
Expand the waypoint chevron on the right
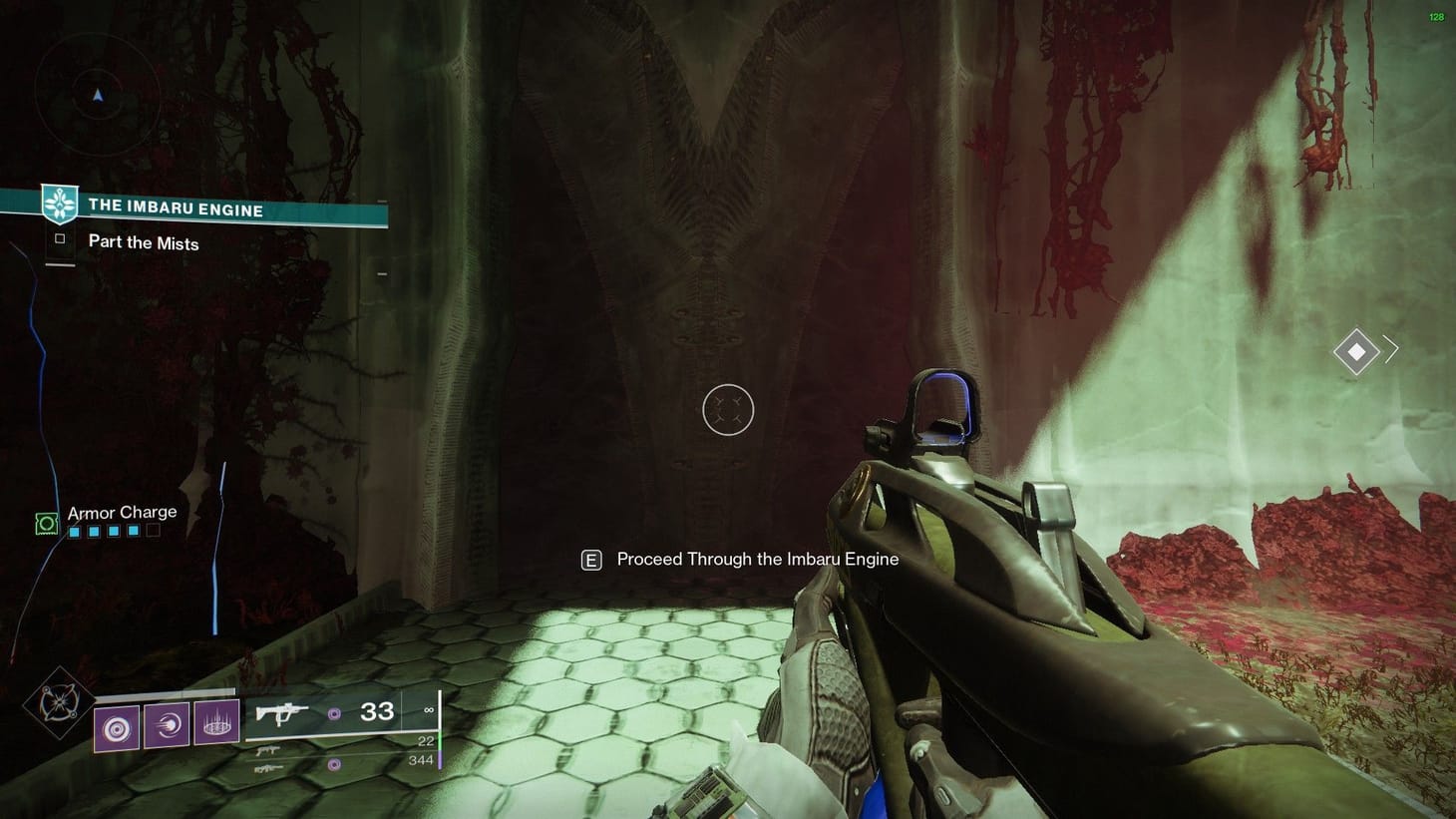pyautogui.click(x=1389, y=350)
